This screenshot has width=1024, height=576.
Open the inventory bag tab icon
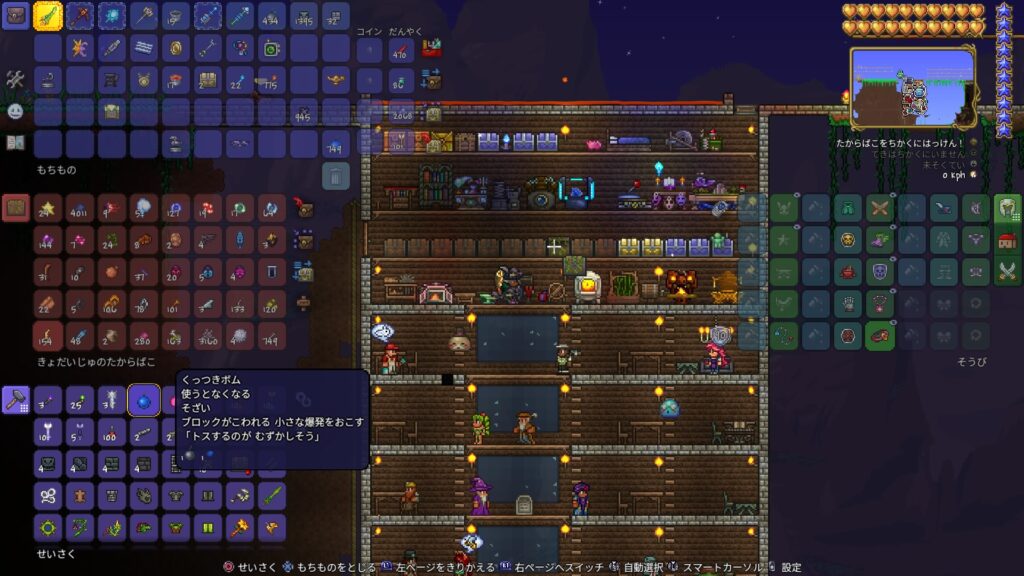click(15, 16)
